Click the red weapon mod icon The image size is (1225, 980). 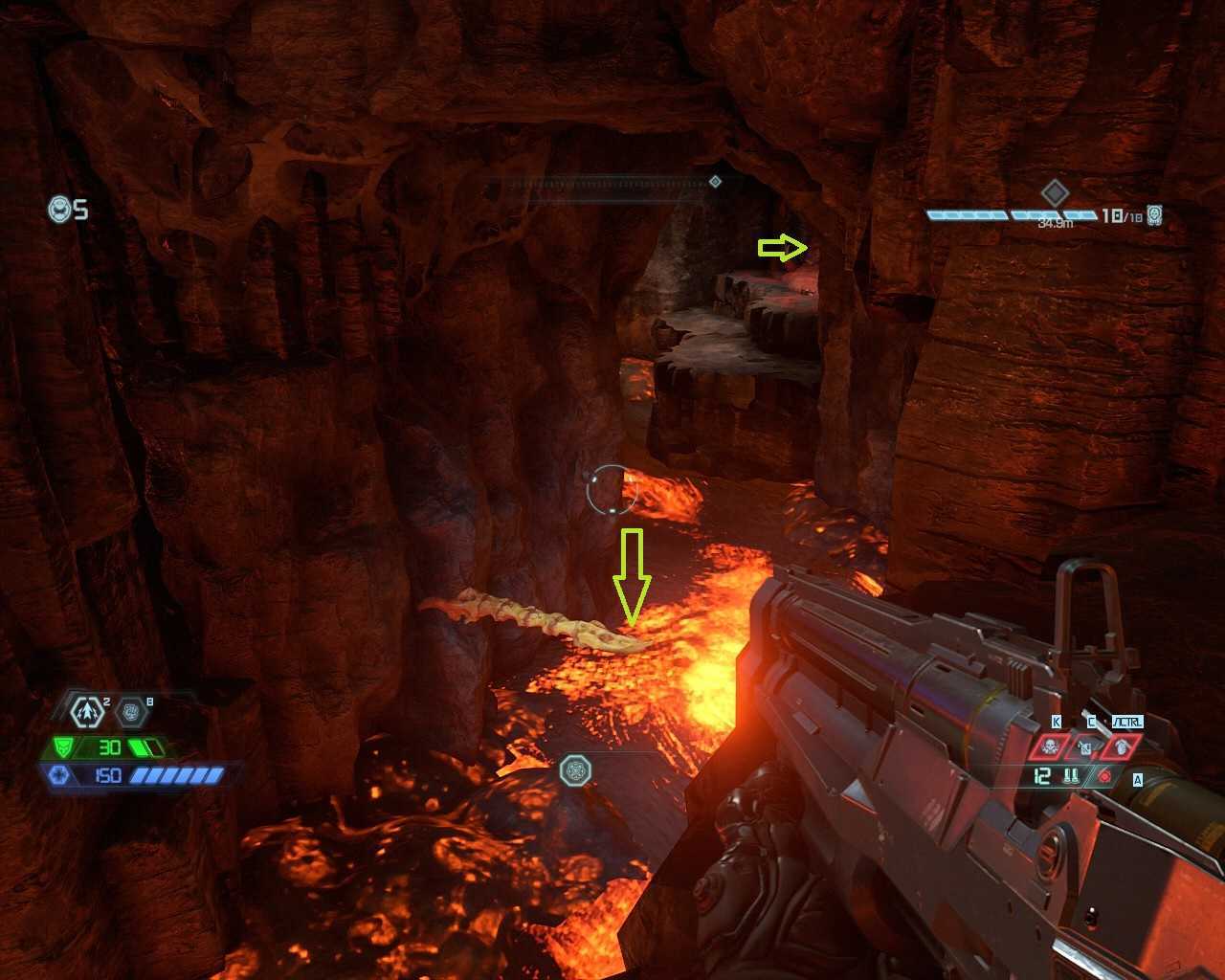pos(1104,777)
